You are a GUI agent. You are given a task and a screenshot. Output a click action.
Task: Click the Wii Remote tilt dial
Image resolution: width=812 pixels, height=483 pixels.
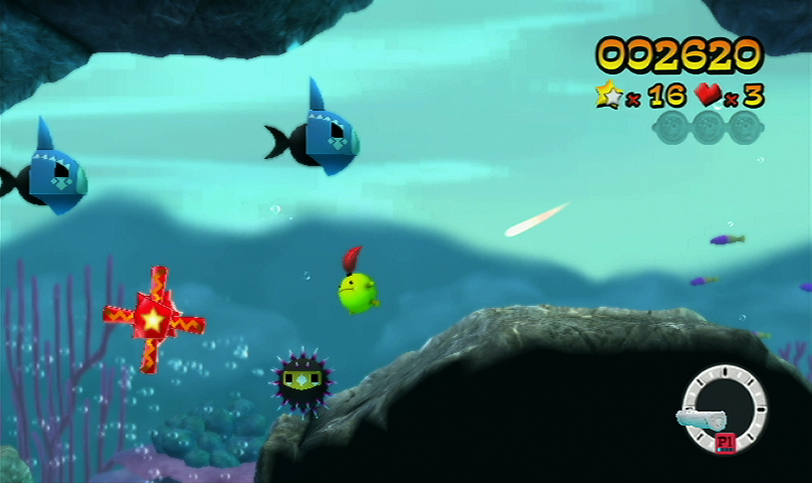[x=723, y=408]
